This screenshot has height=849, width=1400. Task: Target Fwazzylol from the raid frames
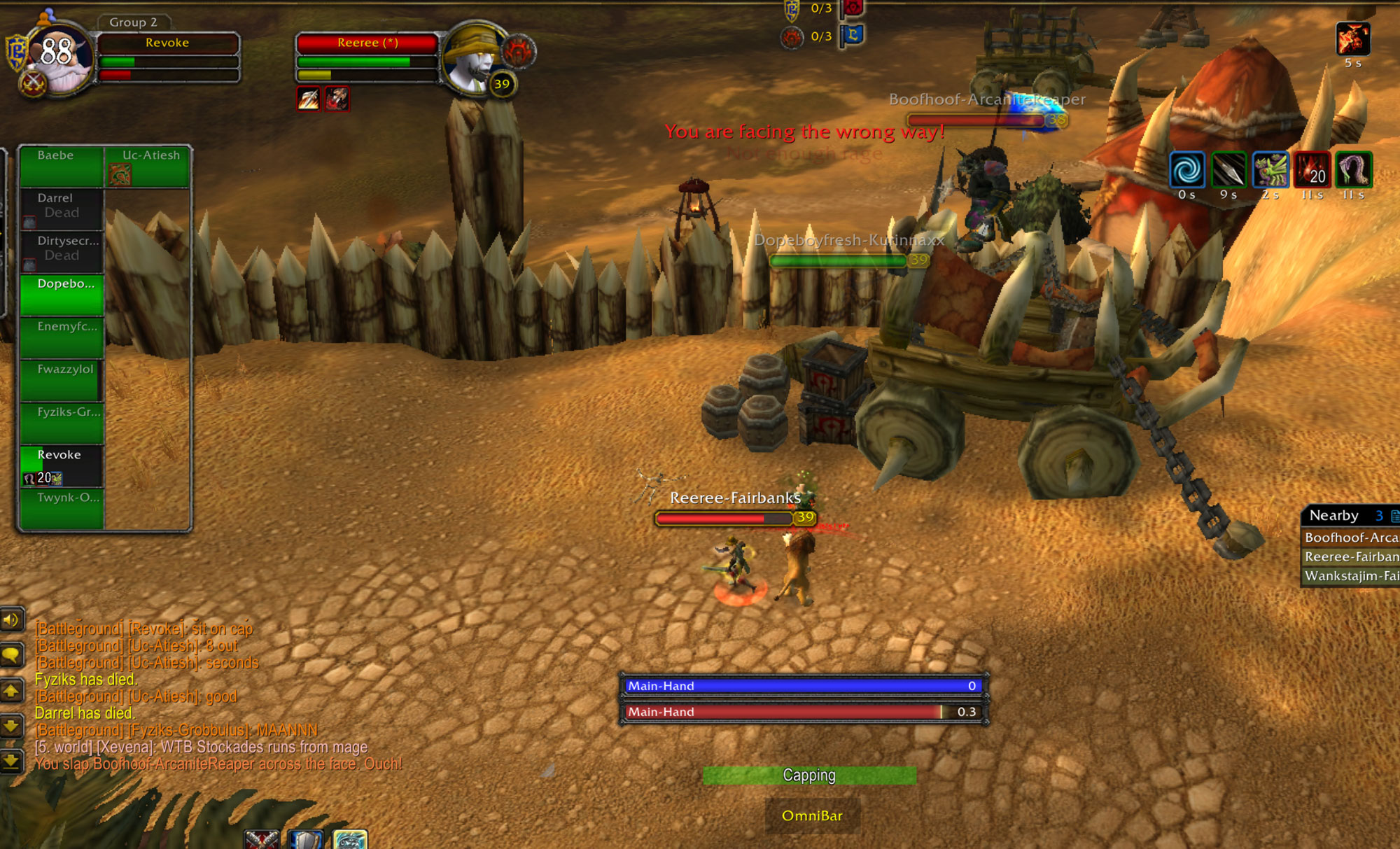(62, 380)
